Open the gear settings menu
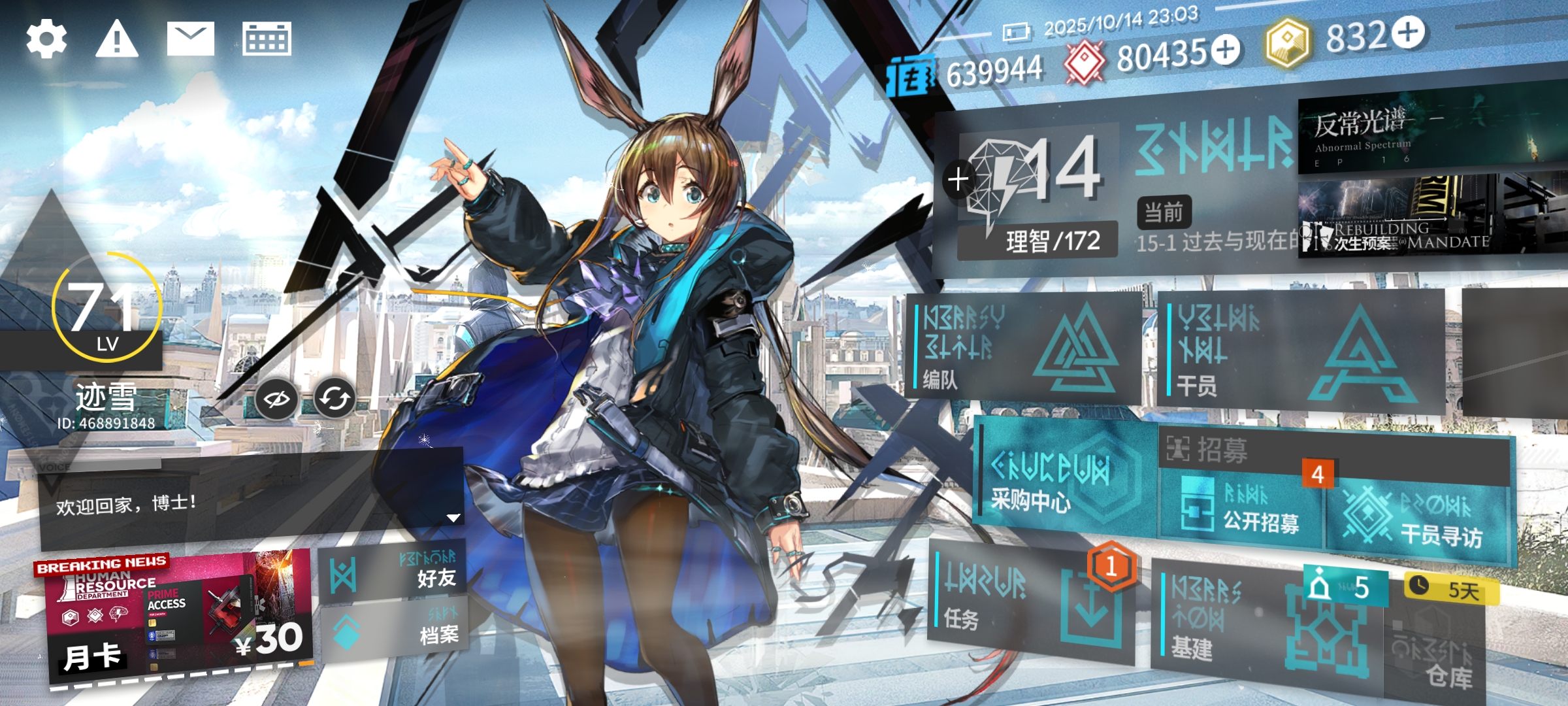This screenshot has height=706, width=1568. (x=46, y=39)
